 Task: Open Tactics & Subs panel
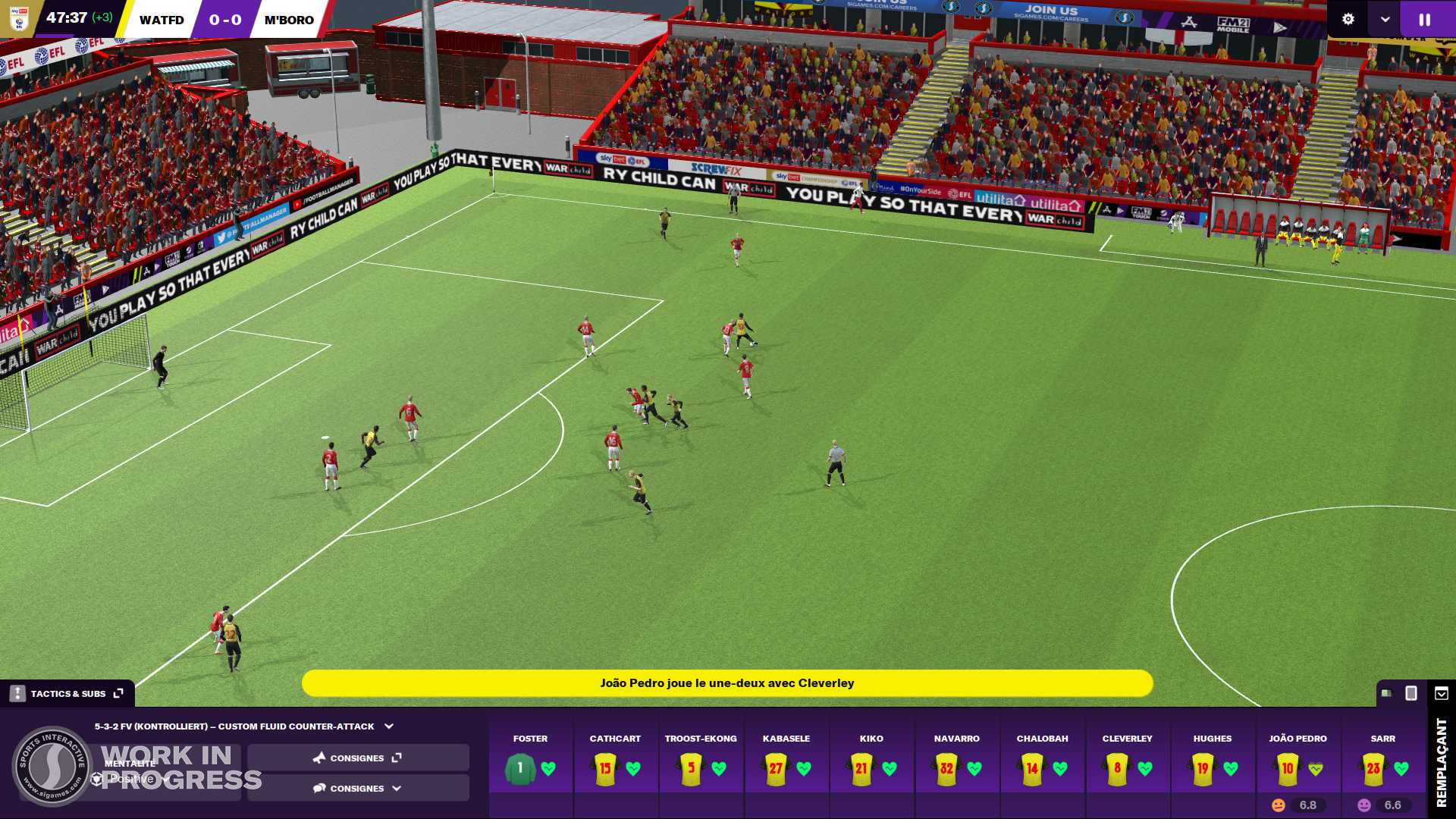click(x=67, y=693)
